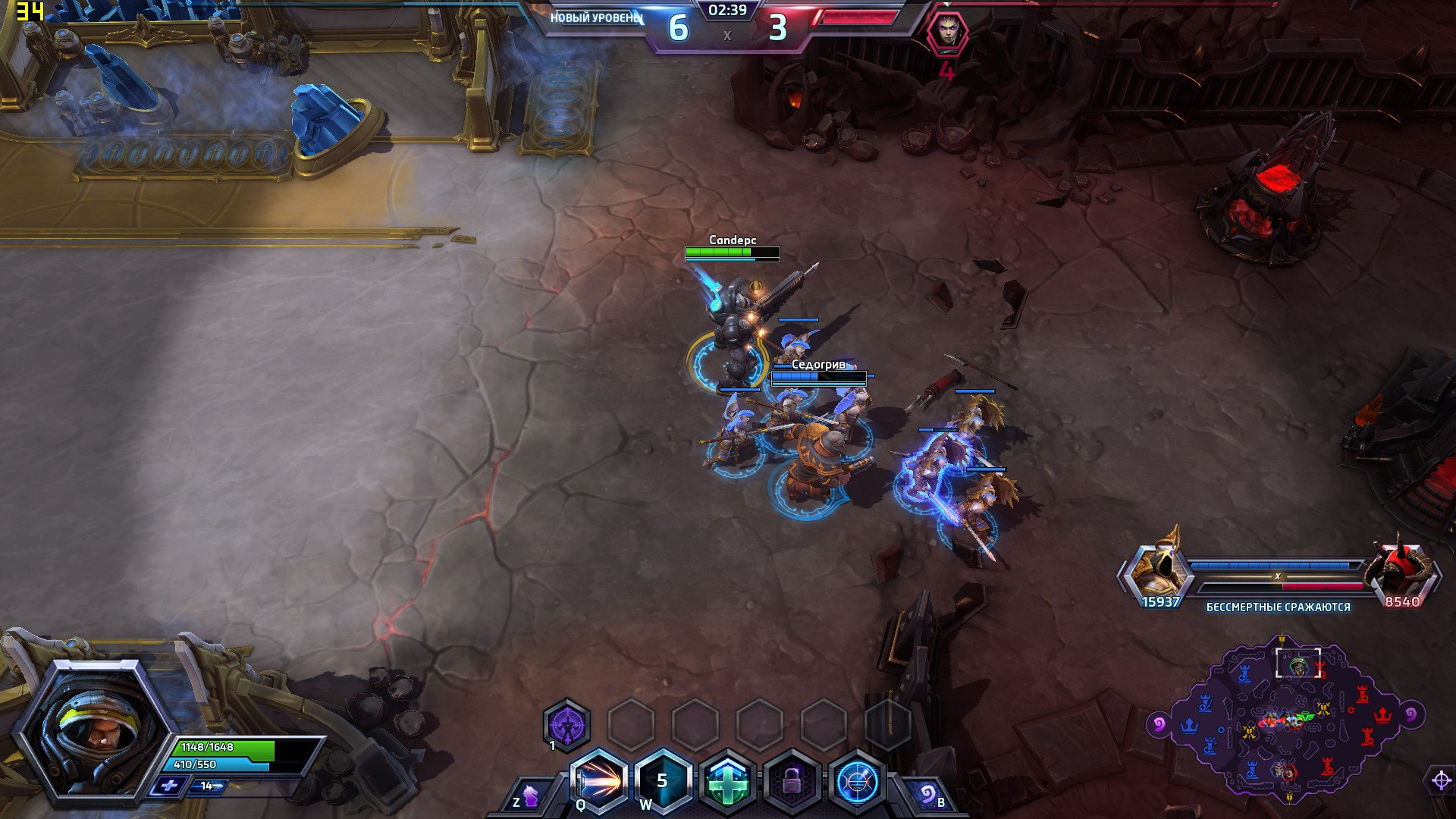Click the red core crown on the minimap
This screenshot has height=819, width=1456.
coord(1382,715)
